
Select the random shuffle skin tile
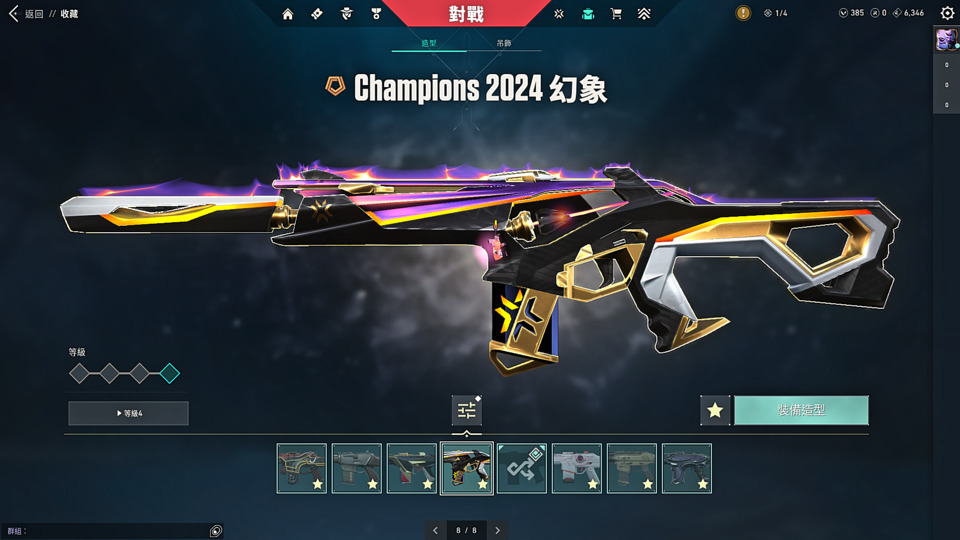coord(522,468)
